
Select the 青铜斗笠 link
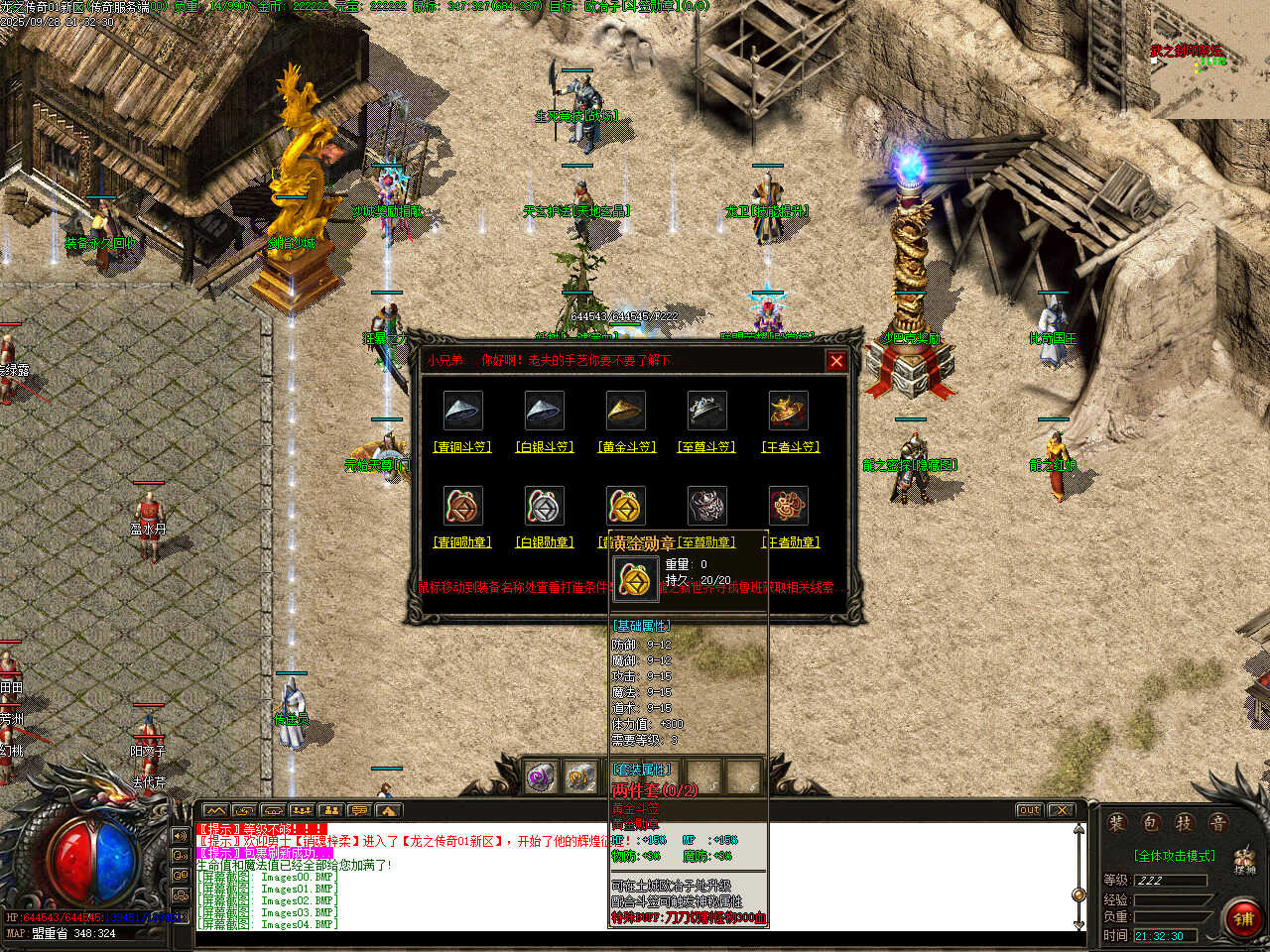coord(462,447)
